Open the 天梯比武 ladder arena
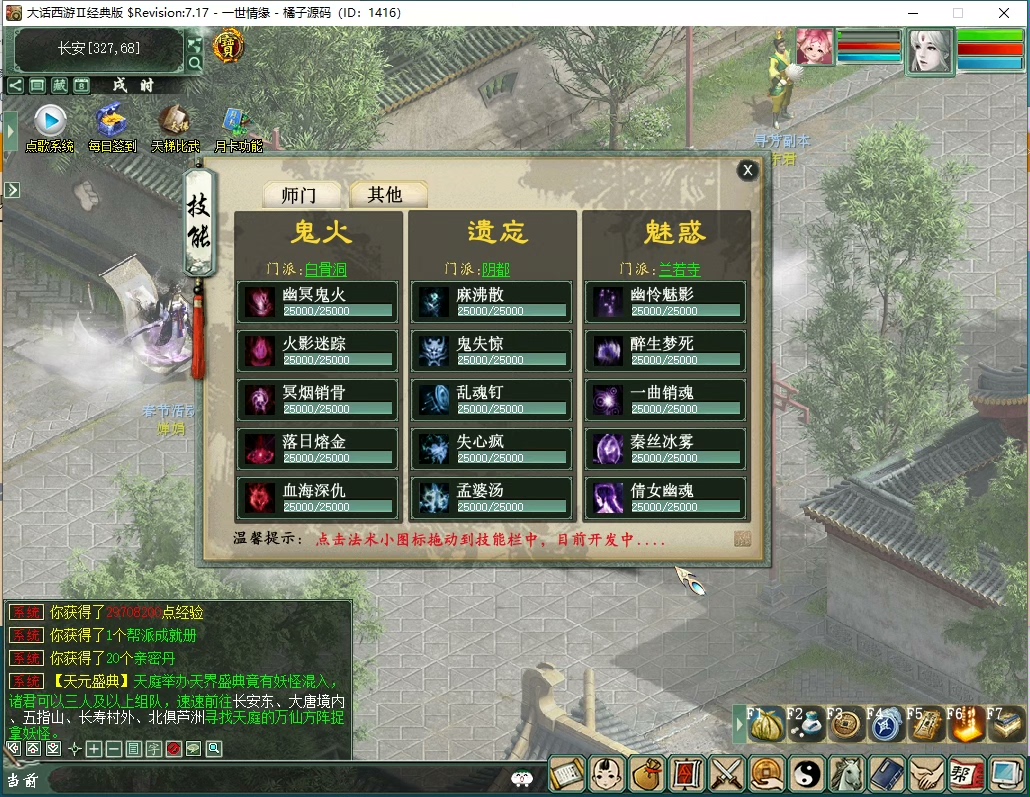Viewport: 1030px width, 797px height. coord(175,124)
